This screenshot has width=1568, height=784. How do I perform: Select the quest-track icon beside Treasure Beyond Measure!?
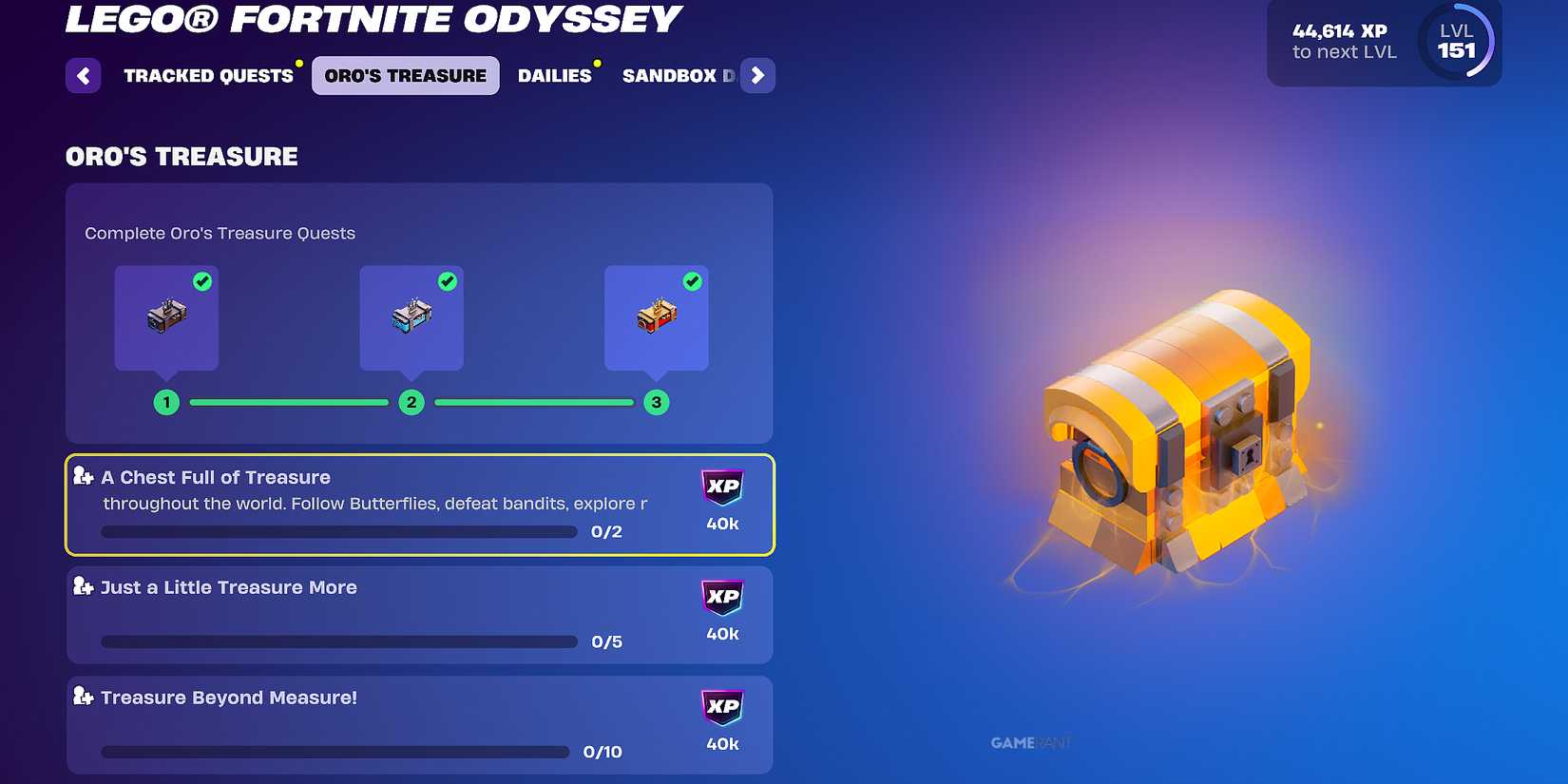tap(82, 696)
